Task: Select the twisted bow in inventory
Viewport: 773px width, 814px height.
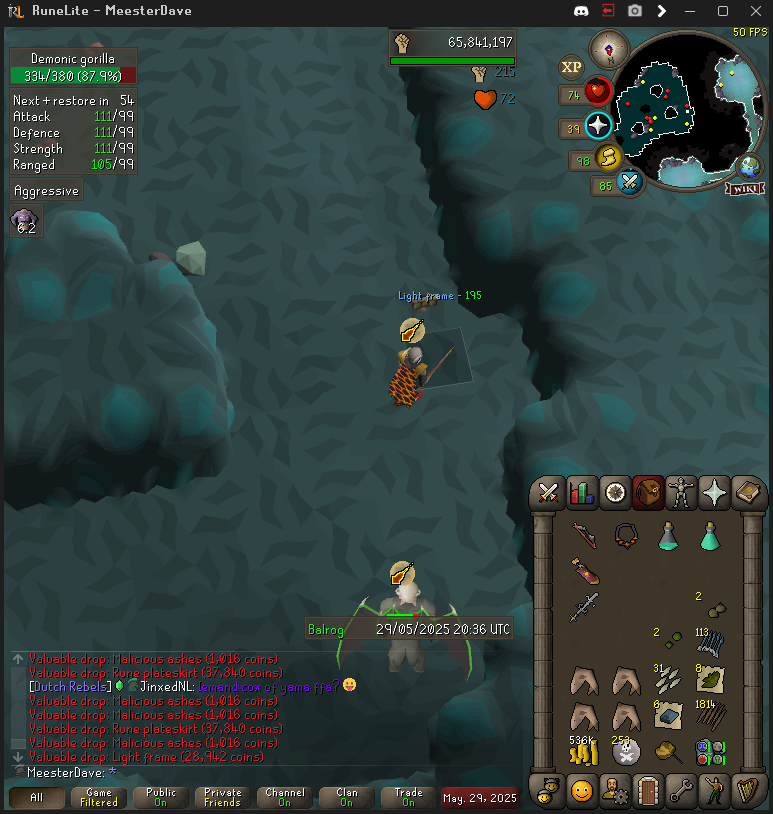Action: [585, 535]
